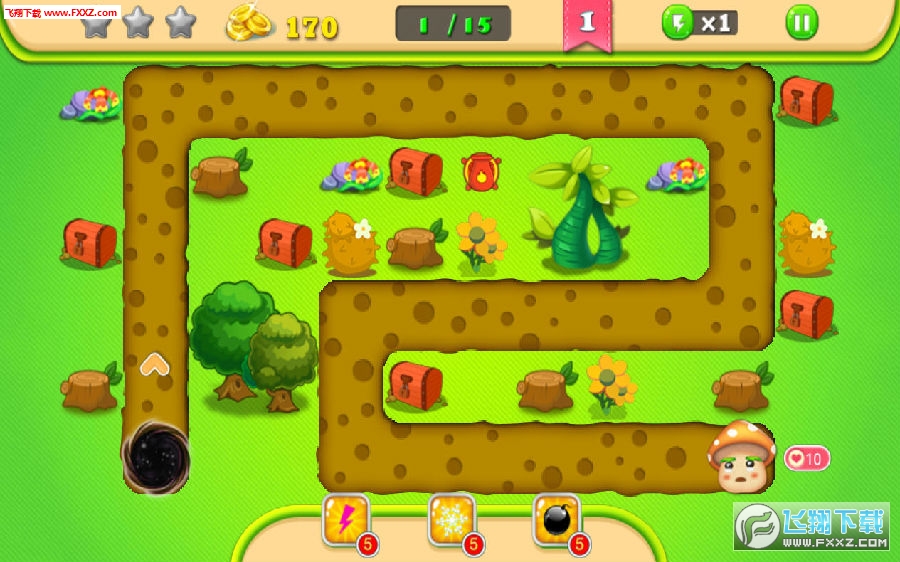
Task: Use the snowflake freeze power-up
Action: (451, 520)
